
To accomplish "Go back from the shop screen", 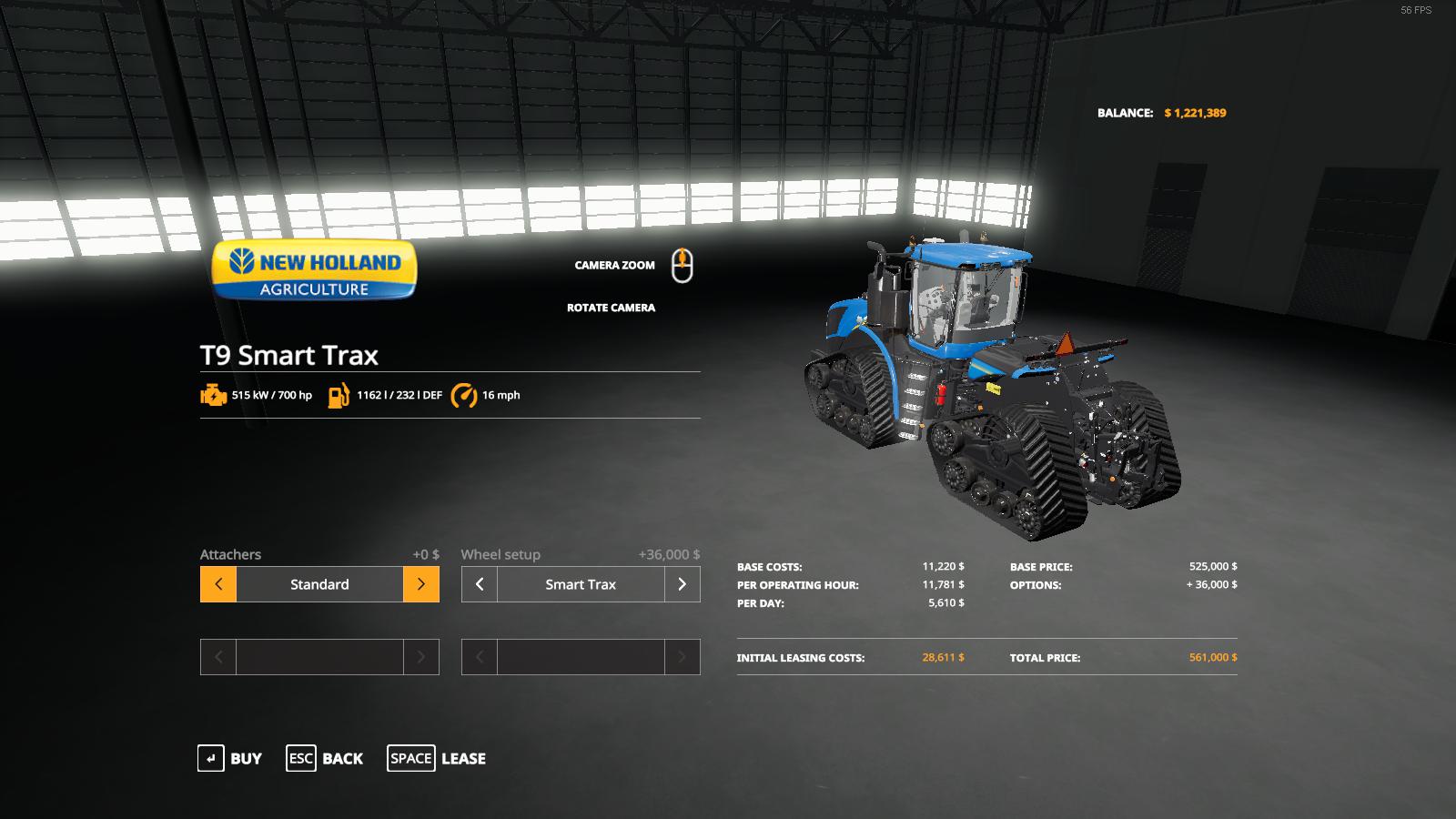I will [325, 758].
